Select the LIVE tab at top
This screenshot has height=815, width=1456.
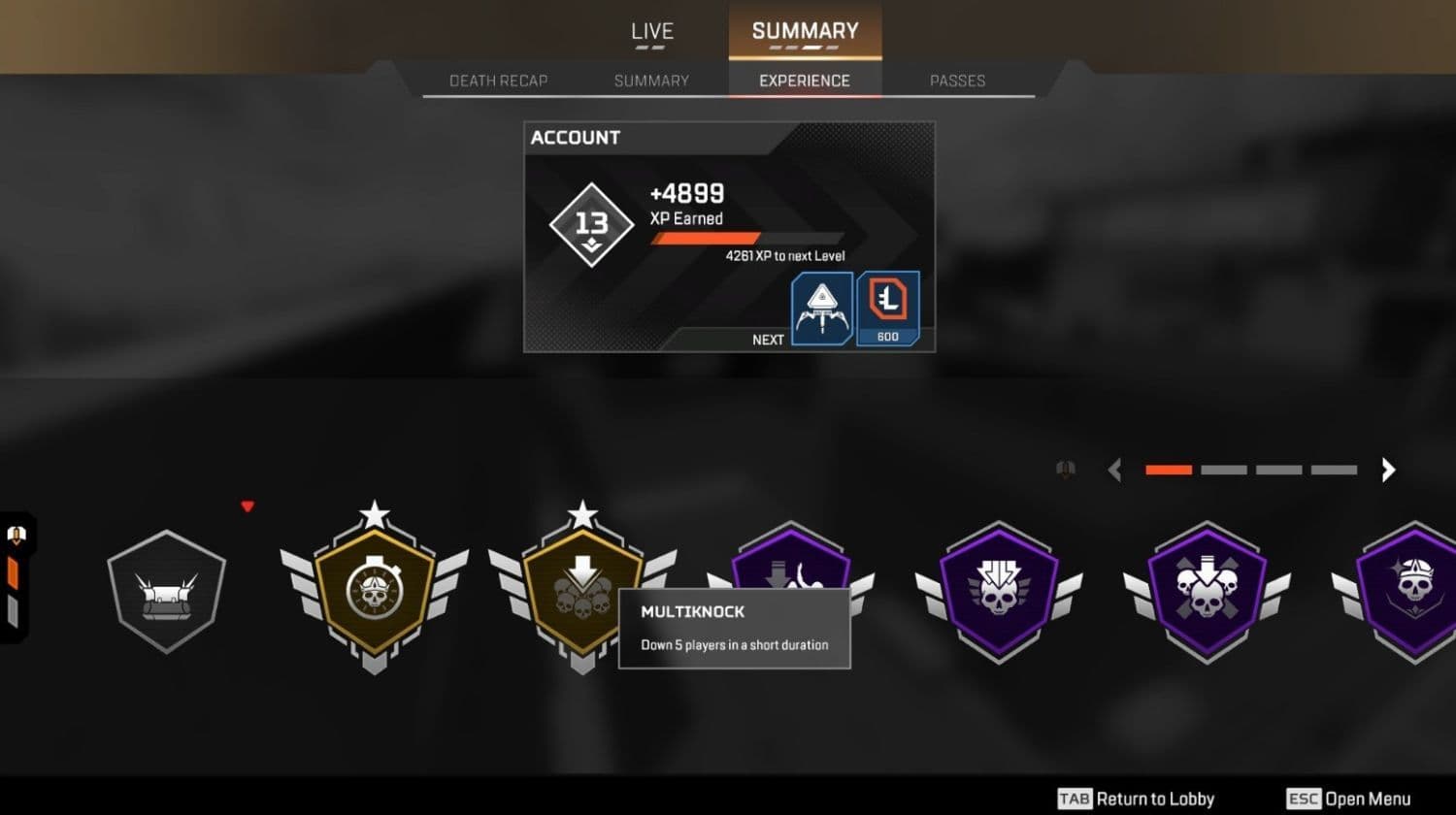(651, 31)
